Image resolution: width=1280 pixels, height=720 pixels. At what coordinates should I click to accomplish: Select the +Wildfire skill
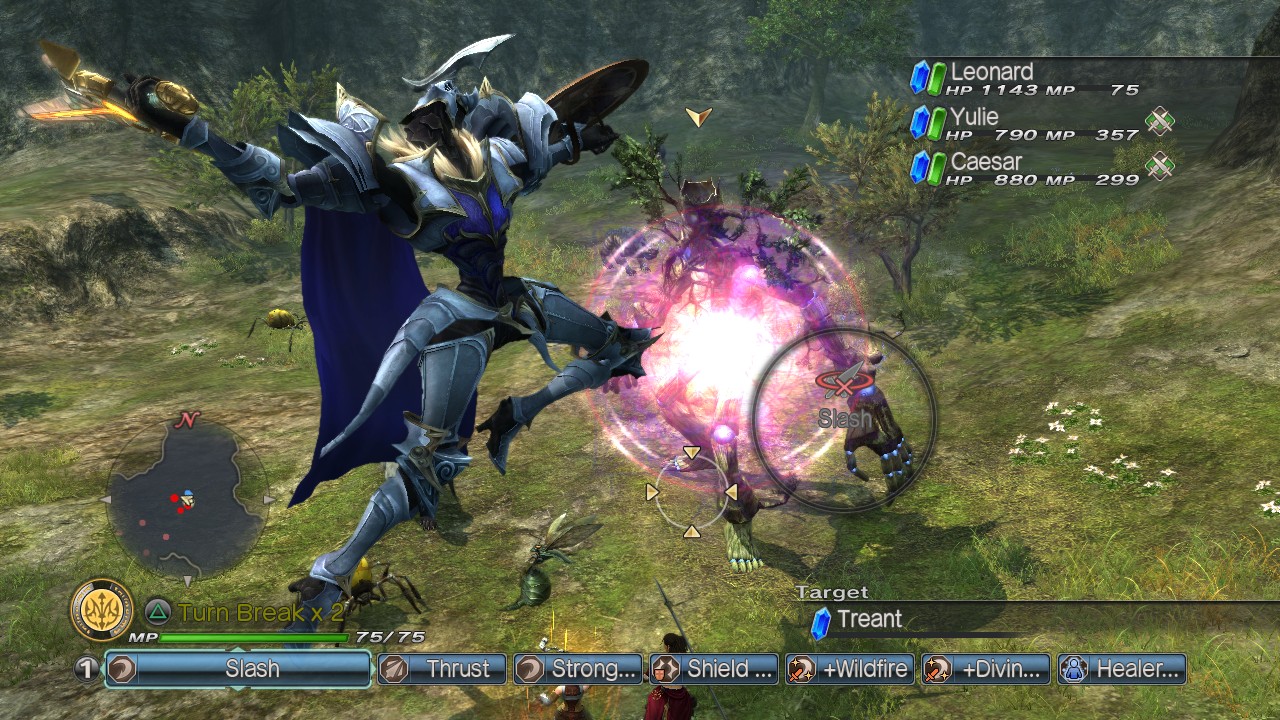[850, 669]
